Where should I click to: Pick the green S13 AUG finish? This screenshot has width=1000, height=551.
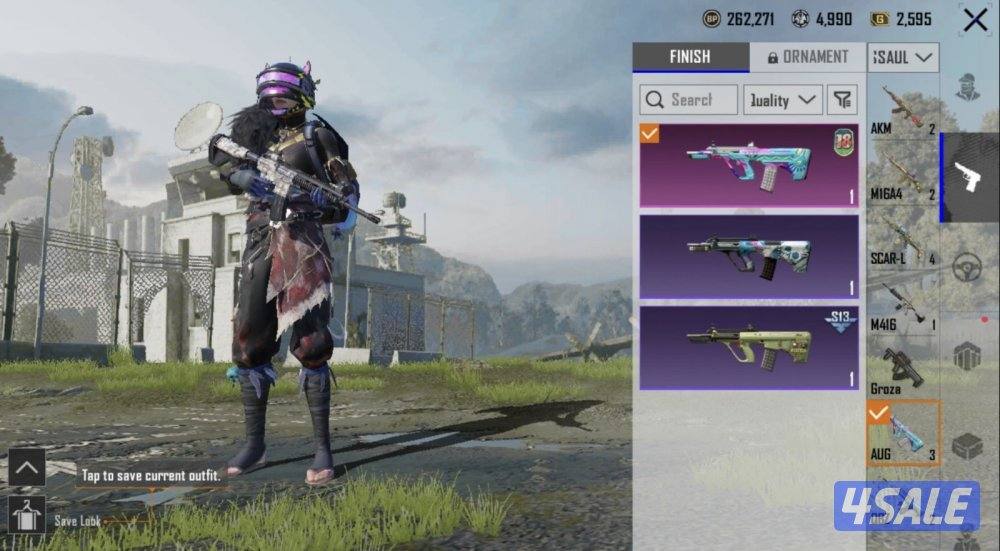[749, 348]
